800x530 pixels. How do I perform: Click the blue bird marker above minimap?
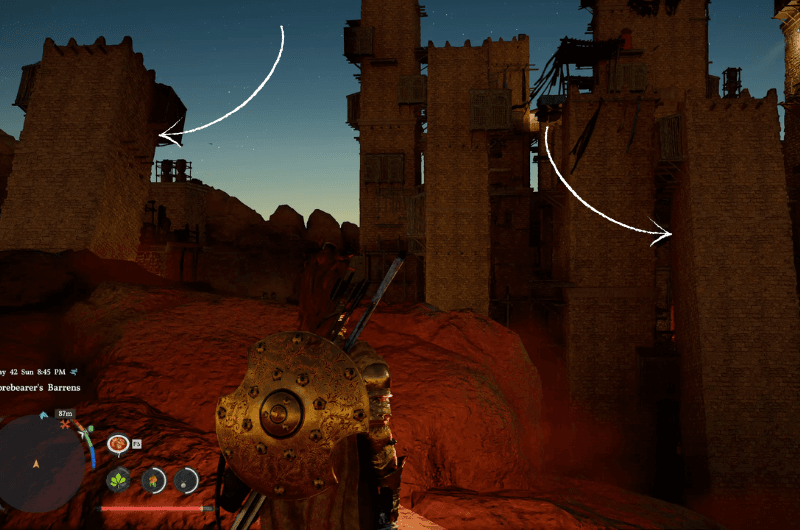click(x=44, y=414)
